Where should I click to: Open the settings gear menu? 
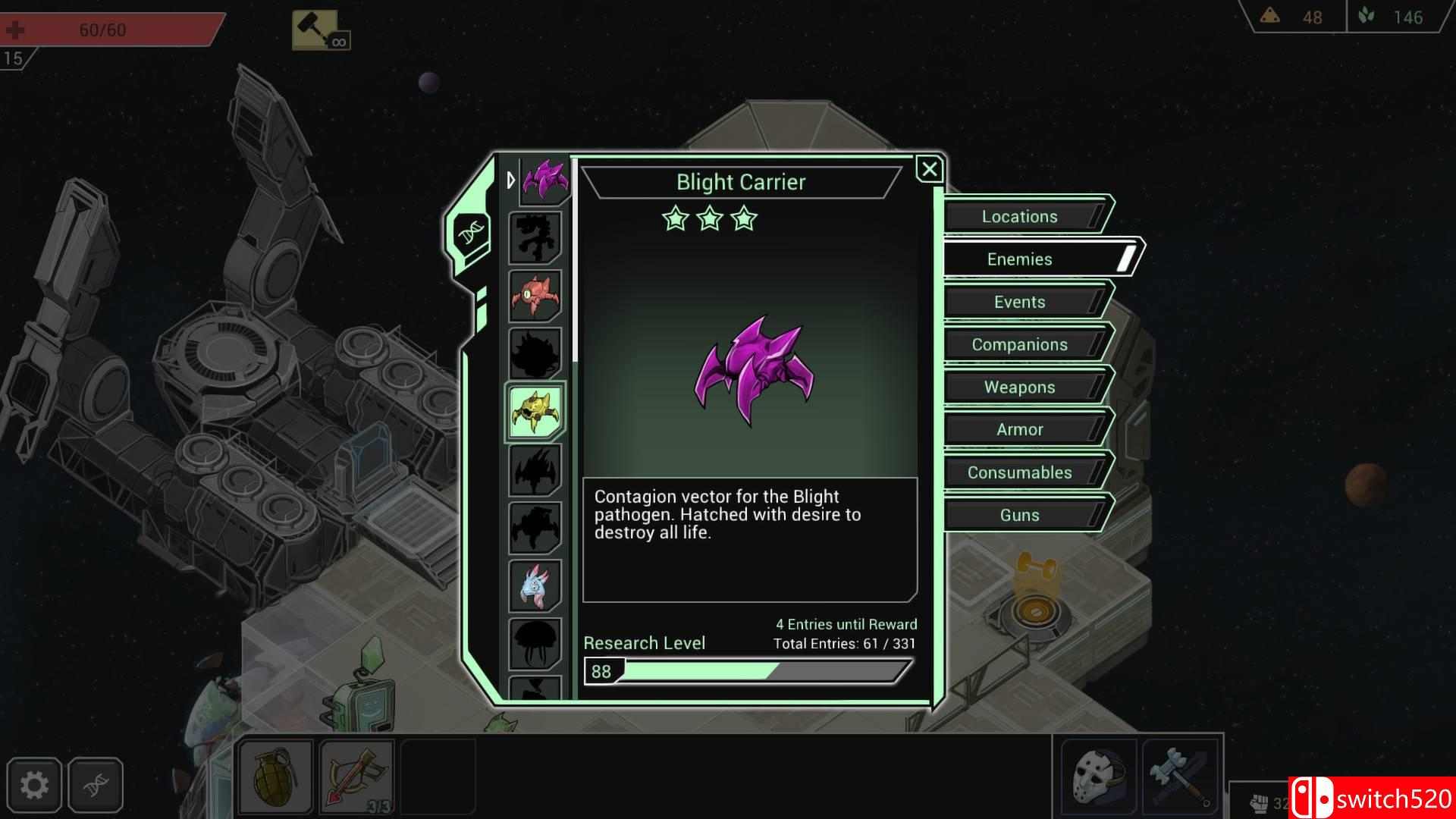tap(34, 786)
